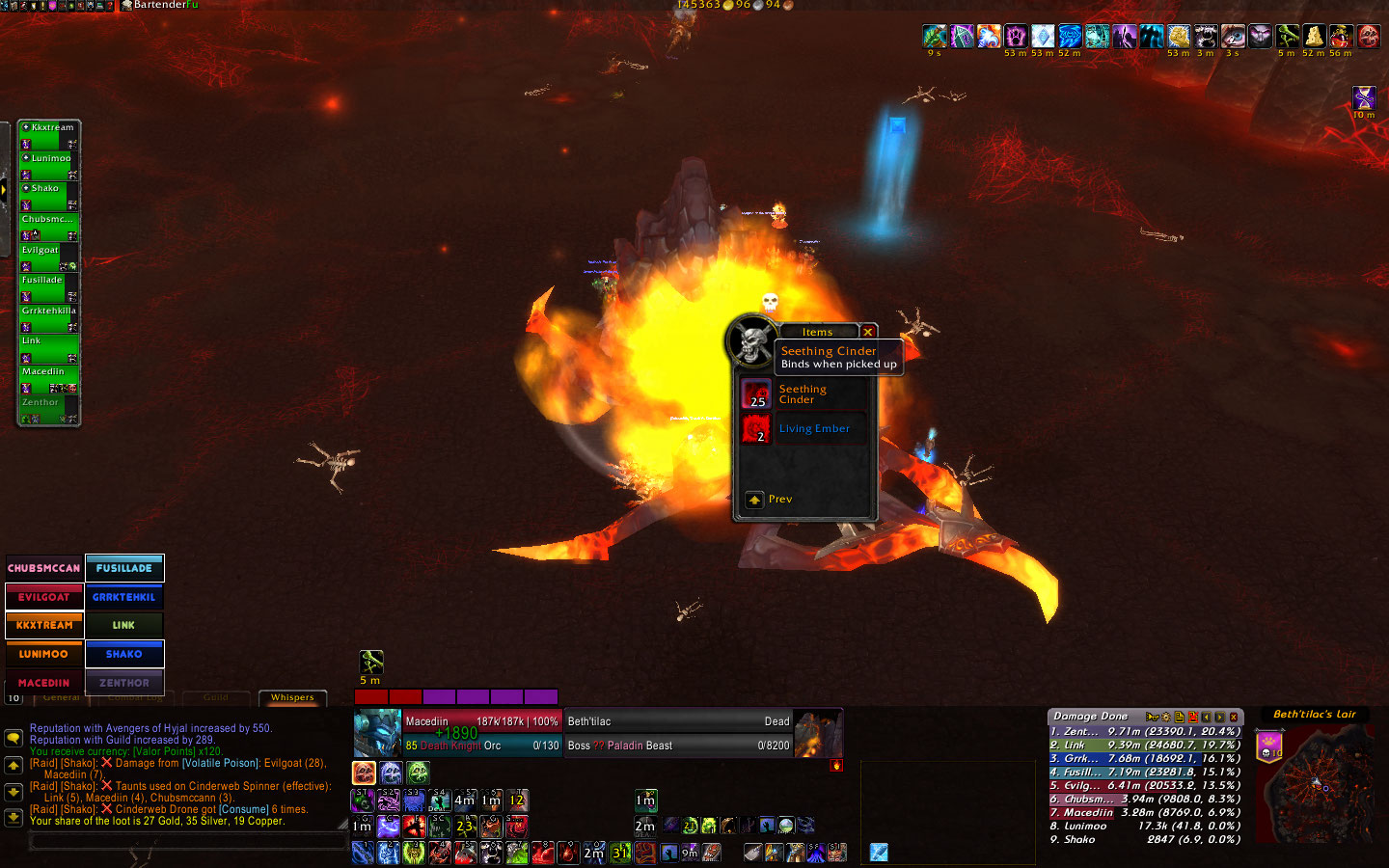Image resolution: width=1389 pixels, height=868 pixels.
Task: Select Zenthor's row in the damage meter
Action: [1144, 732]
